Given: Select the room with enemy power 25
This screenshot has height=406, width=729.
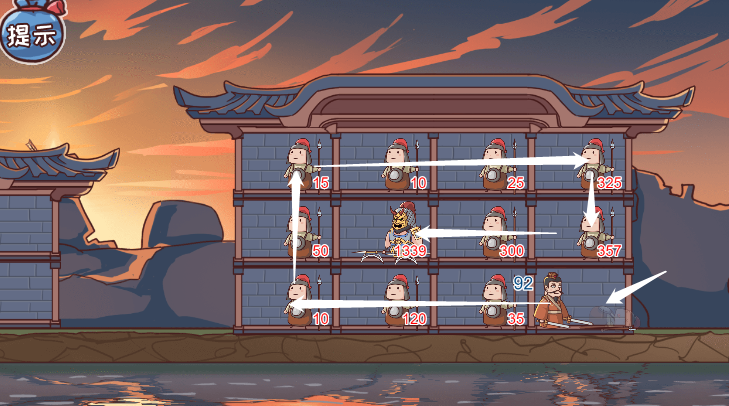Looking at the screenshot, I should pyautogui.click(x=494, y=165).
